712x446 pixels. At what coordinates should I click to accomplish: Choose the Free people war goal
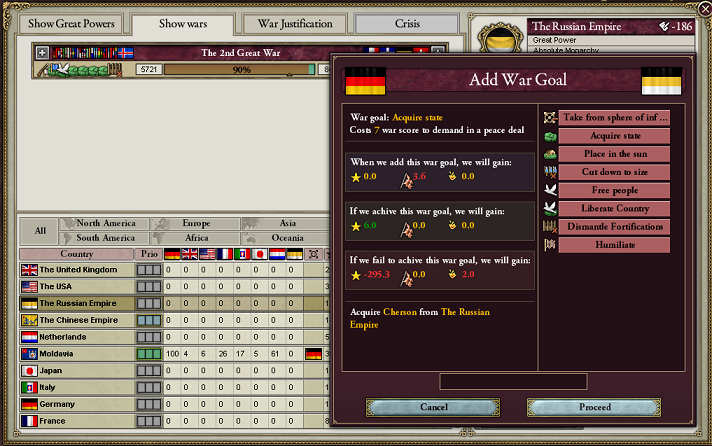pos(613,190)
